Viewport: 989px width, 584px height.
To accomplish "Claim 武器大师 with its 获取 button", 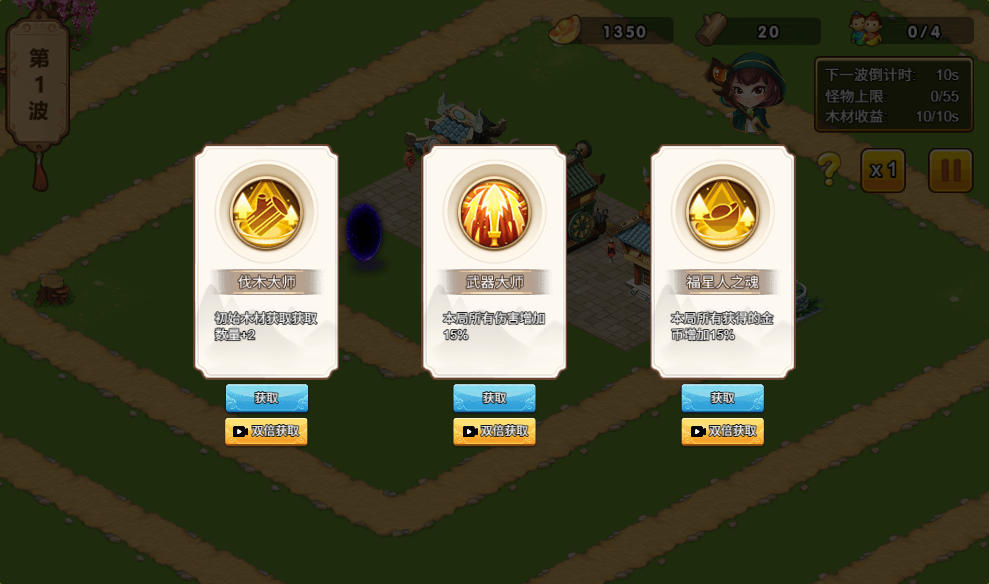I will click(494, 398).
